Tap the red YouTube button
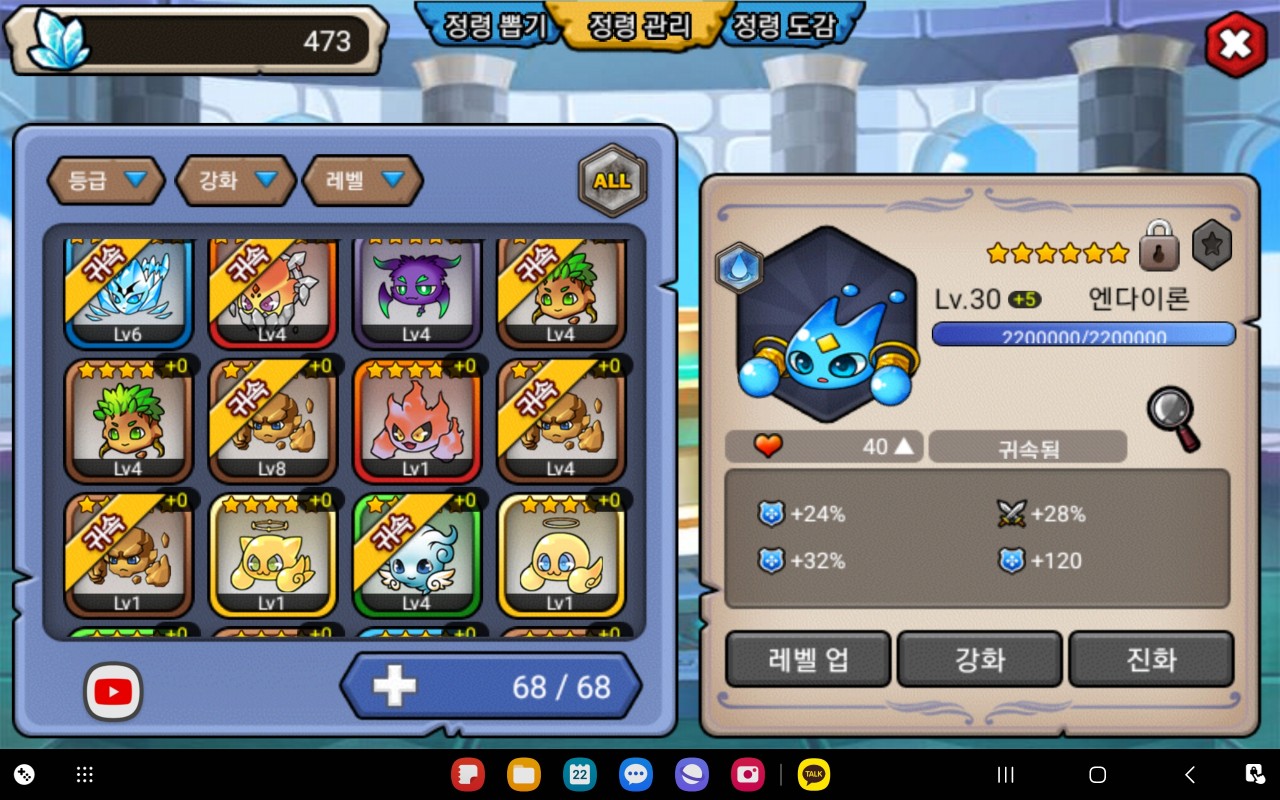Viewport: 1280px width, 800px height. coord(113,691)
